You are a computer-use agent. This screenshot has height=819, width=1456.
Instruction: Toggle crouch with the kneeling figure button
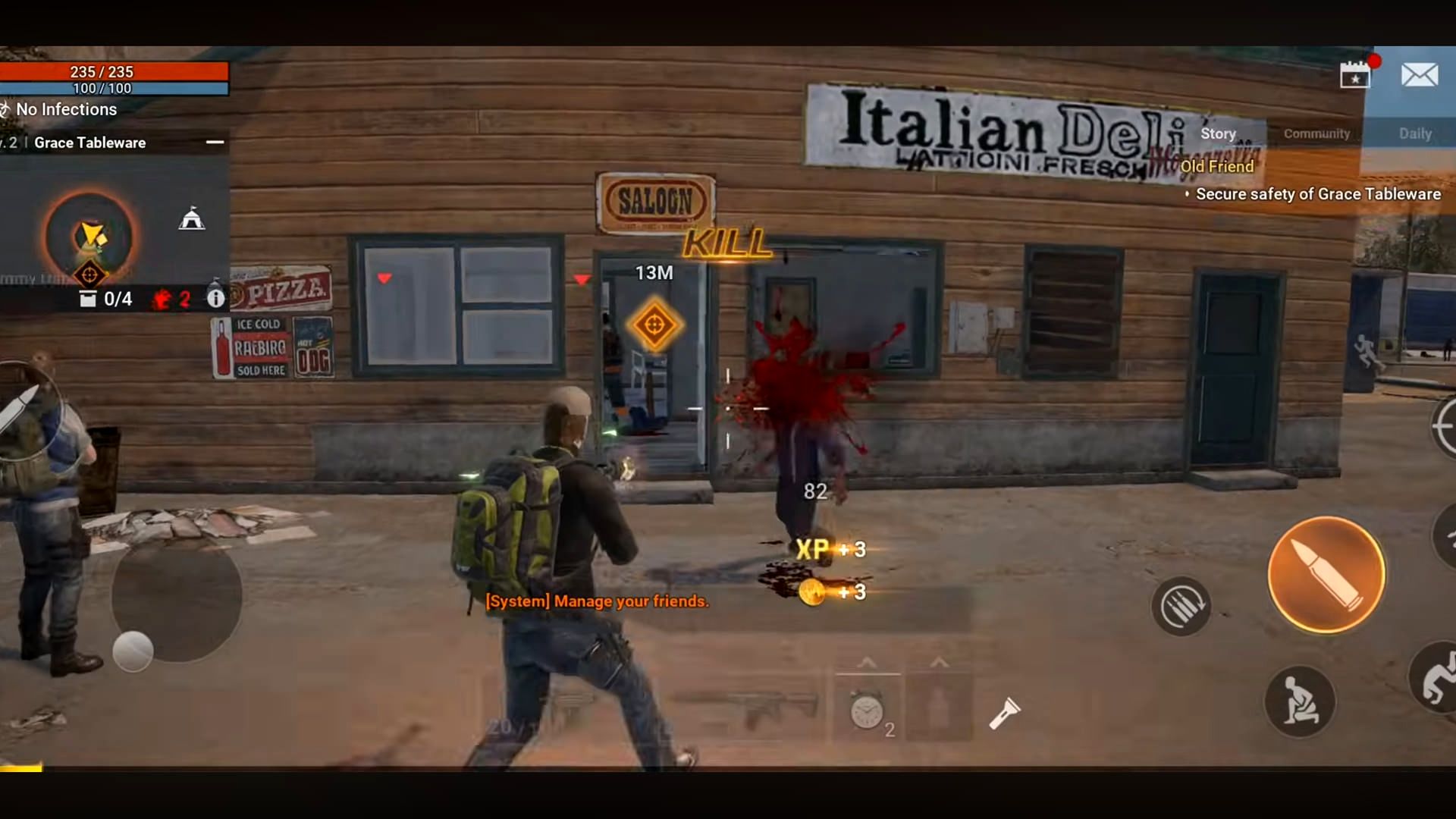tap(1300, 701)
